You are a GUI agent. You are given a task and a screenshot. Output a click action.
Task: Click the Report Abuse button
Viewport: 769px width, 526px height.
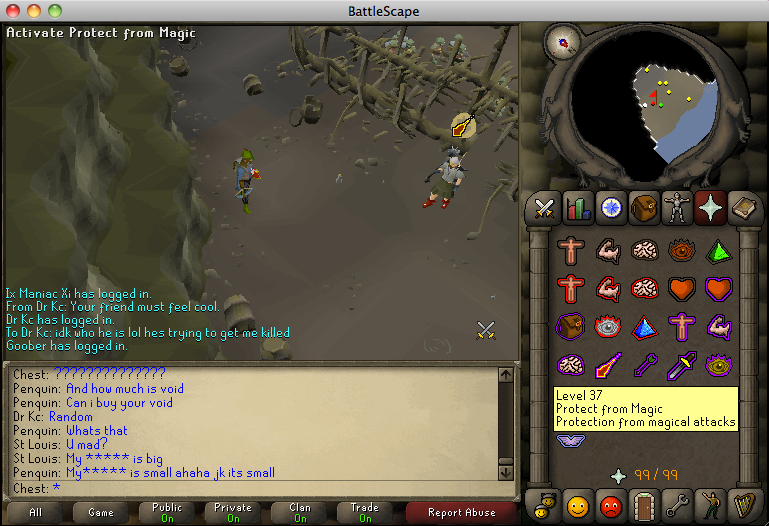(x=461, y=512)
